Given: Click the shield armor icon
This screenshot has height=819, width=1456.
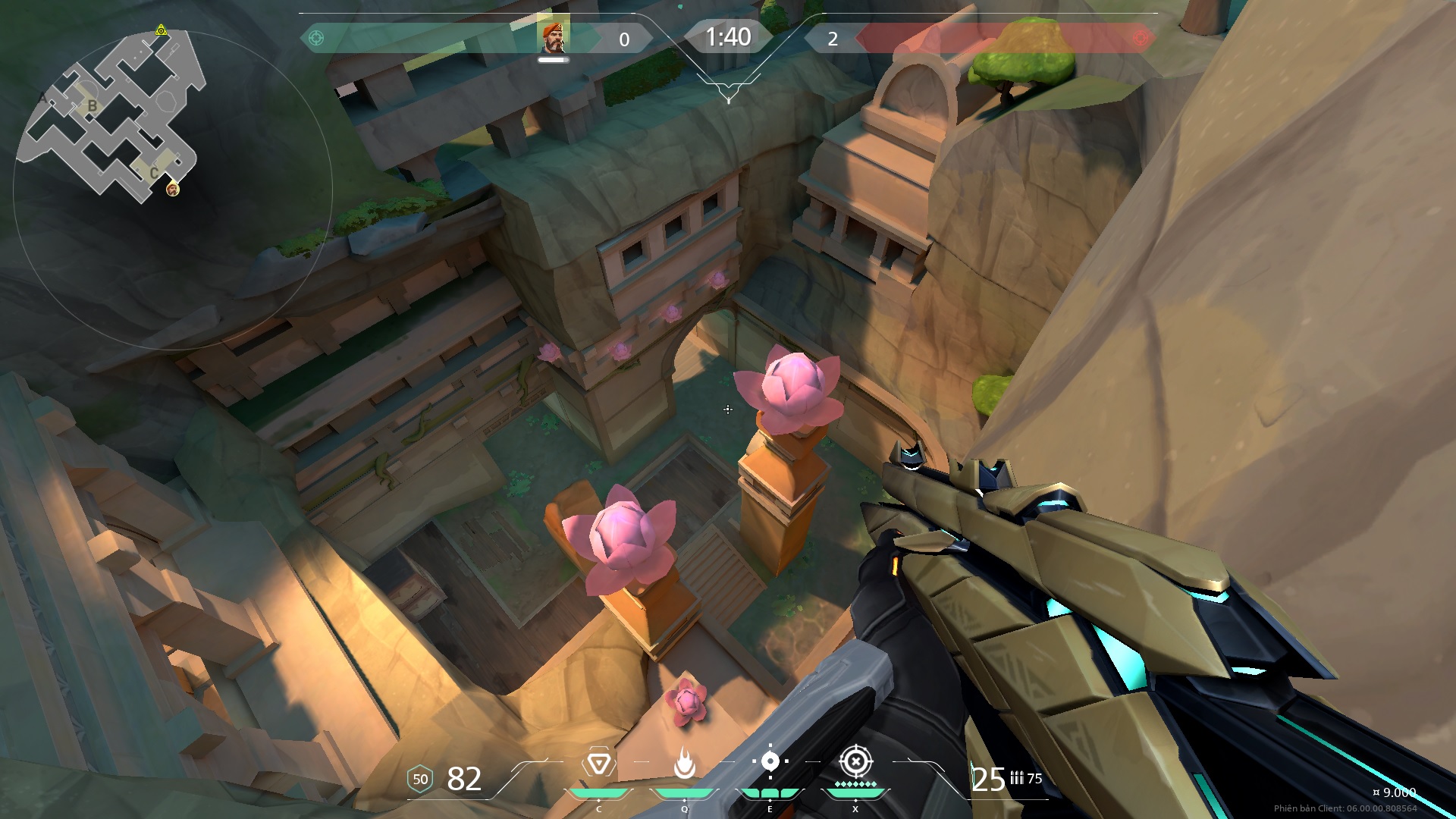Looking at the screenshot, I should point(420,779).
